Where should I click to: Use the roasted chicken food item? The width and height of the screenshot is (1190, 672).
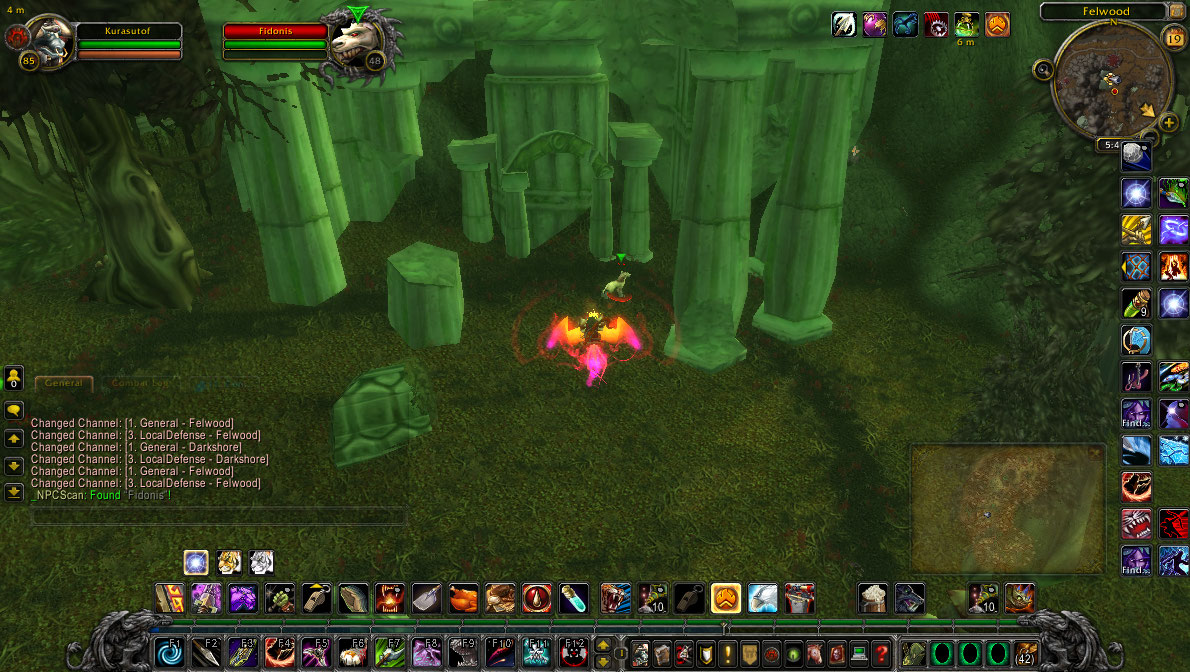[x=463, y=598]
